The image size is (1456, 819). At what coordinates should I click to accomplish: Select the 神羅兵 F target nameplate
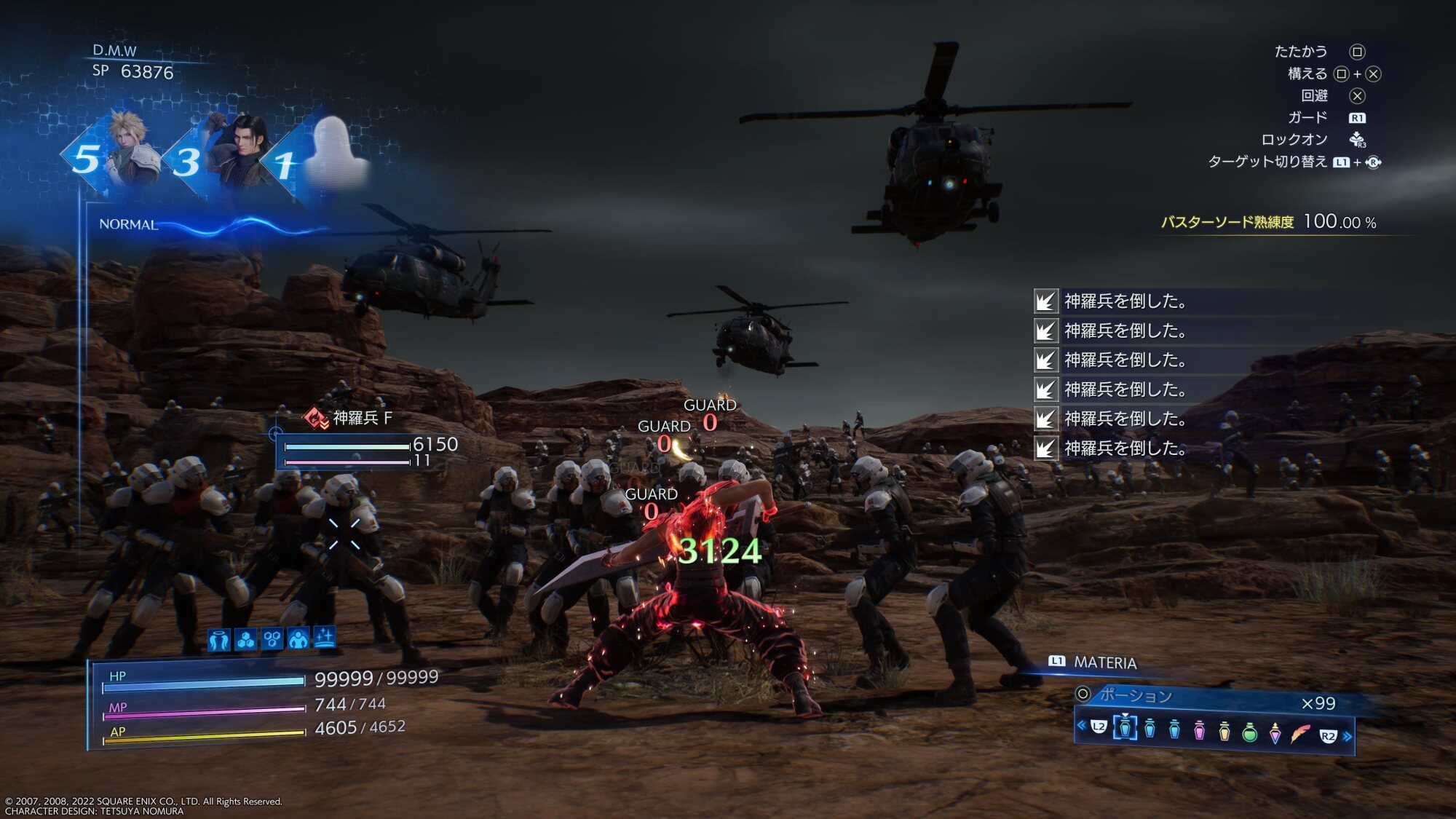point(362,418)
